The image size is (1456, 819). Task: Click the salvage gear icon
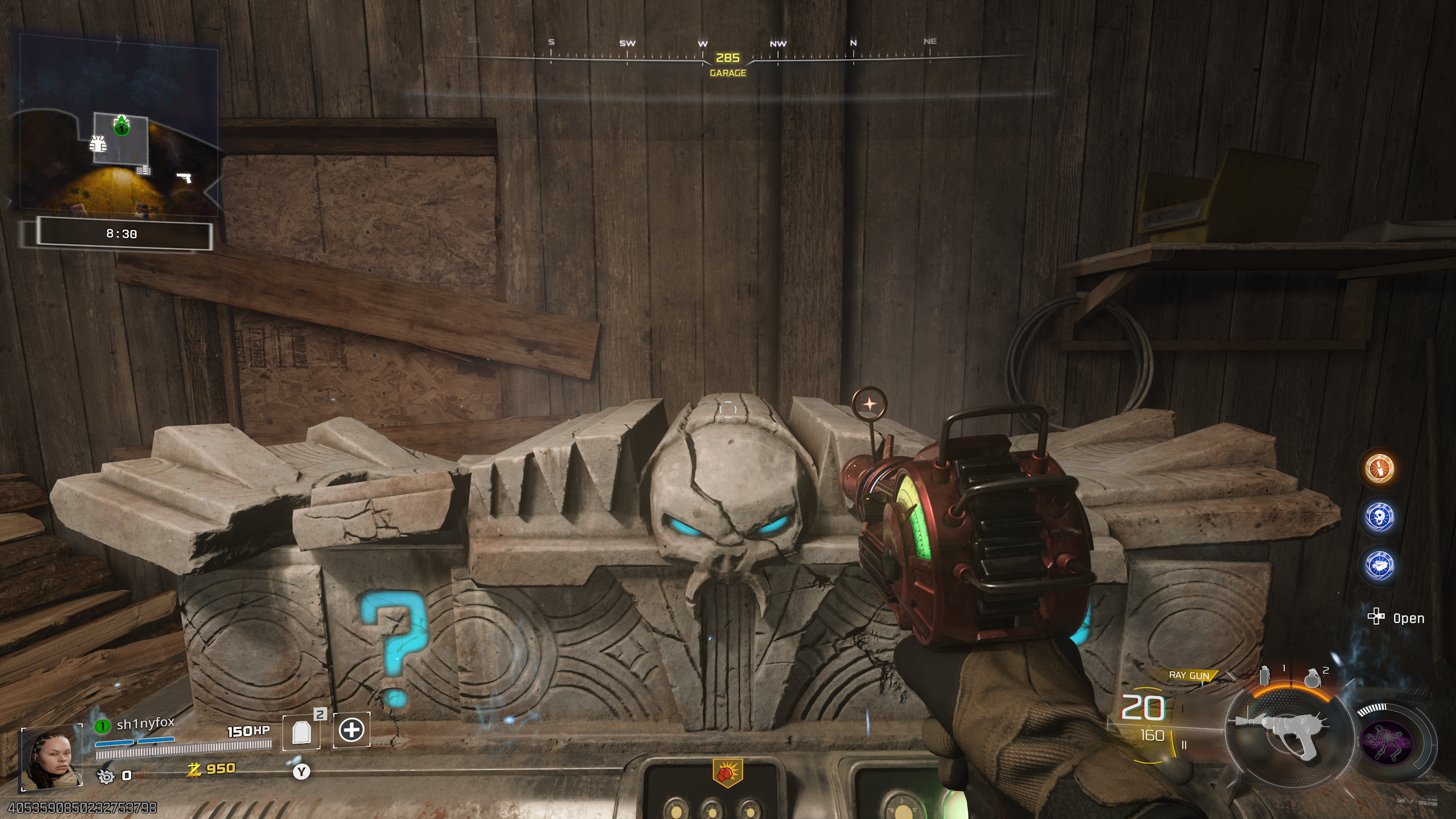106,776
